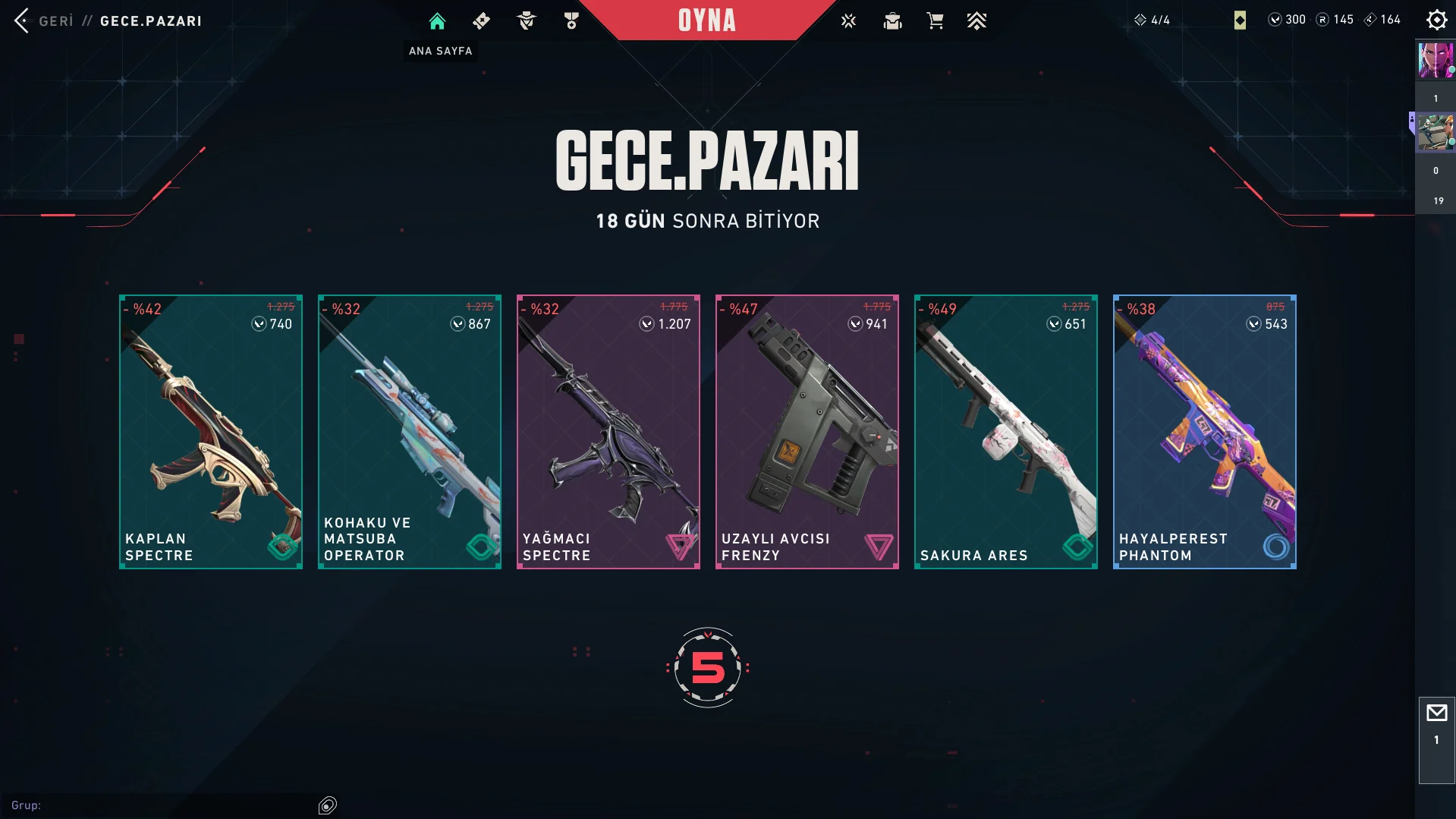Click the Valorant Points 300 balance

[x=1287, y=20]
